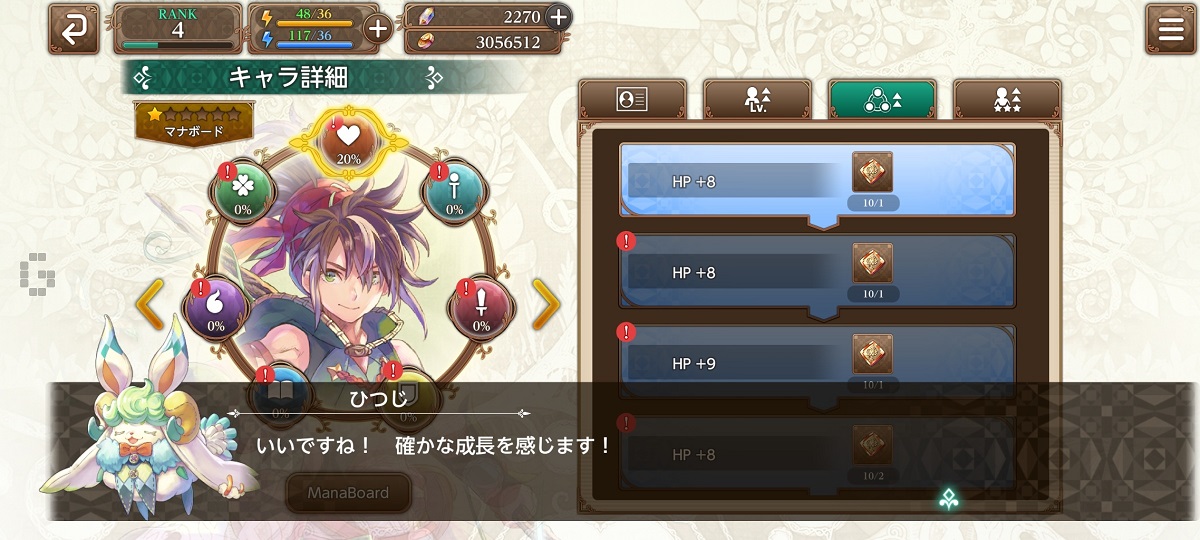This screenshot has width=1200, height=540.
Task: Select the red sword mana node
Action: 481,307
